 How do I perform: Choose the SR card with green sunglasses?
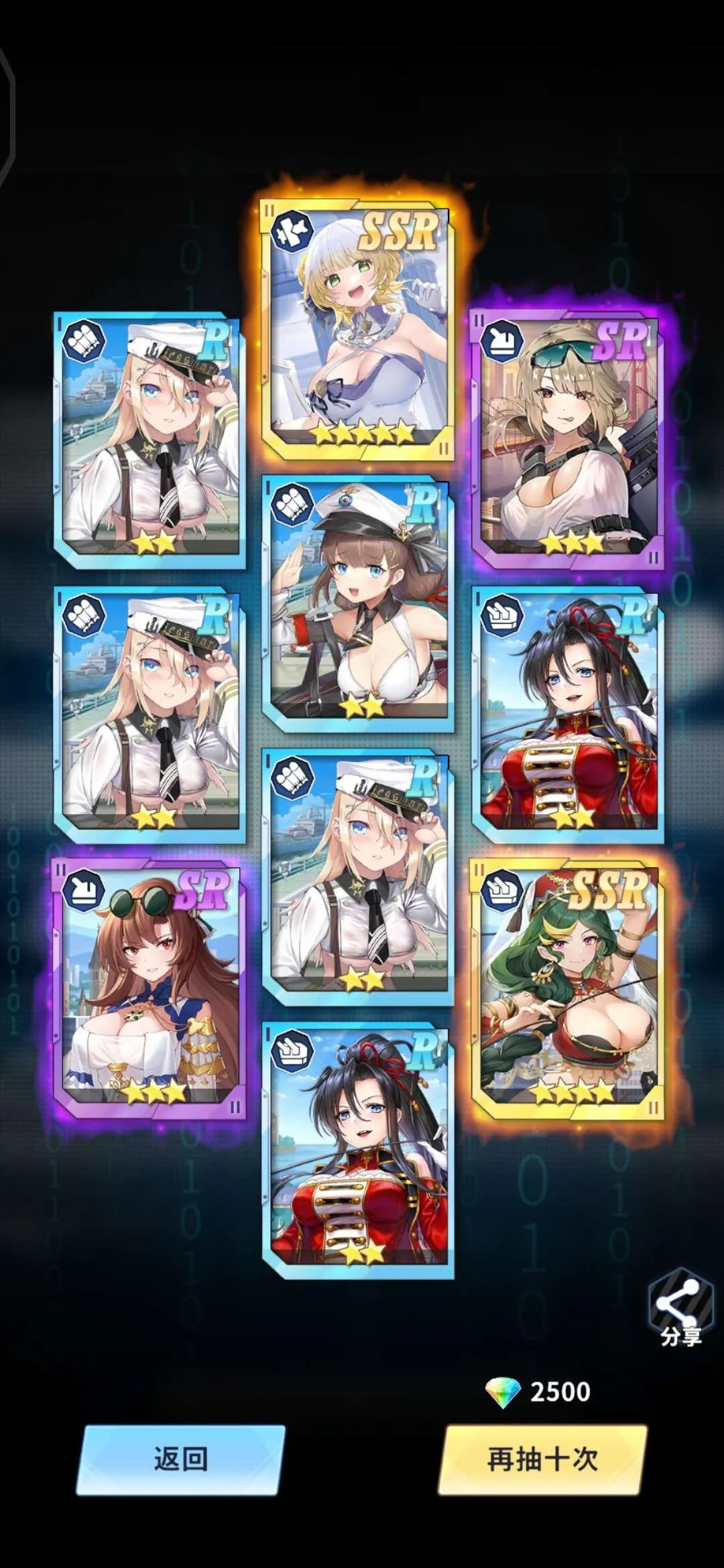(567, 439)
